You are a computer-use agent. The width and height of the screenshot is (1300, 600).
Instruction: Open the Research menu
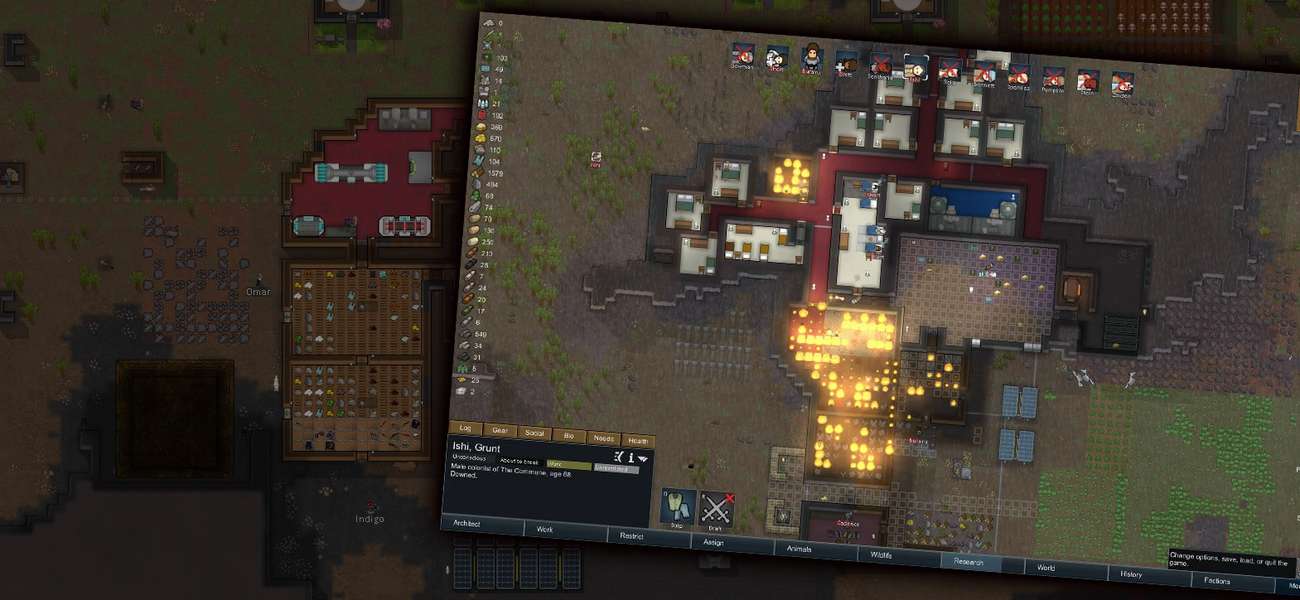pyautogui.click(x=968, y=562)
